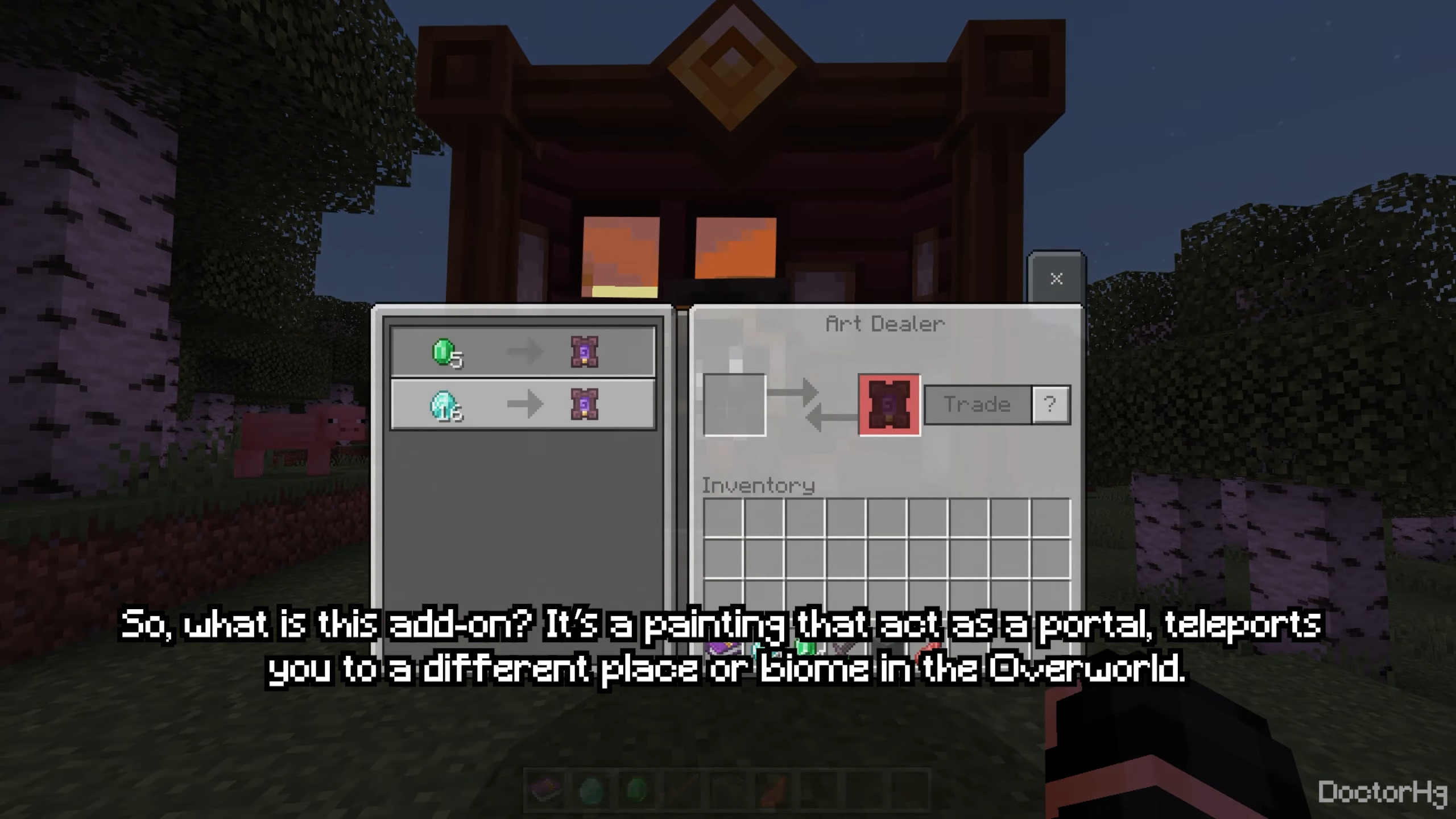Click the Art Dealer title
1456x819 pixels.
884,323
